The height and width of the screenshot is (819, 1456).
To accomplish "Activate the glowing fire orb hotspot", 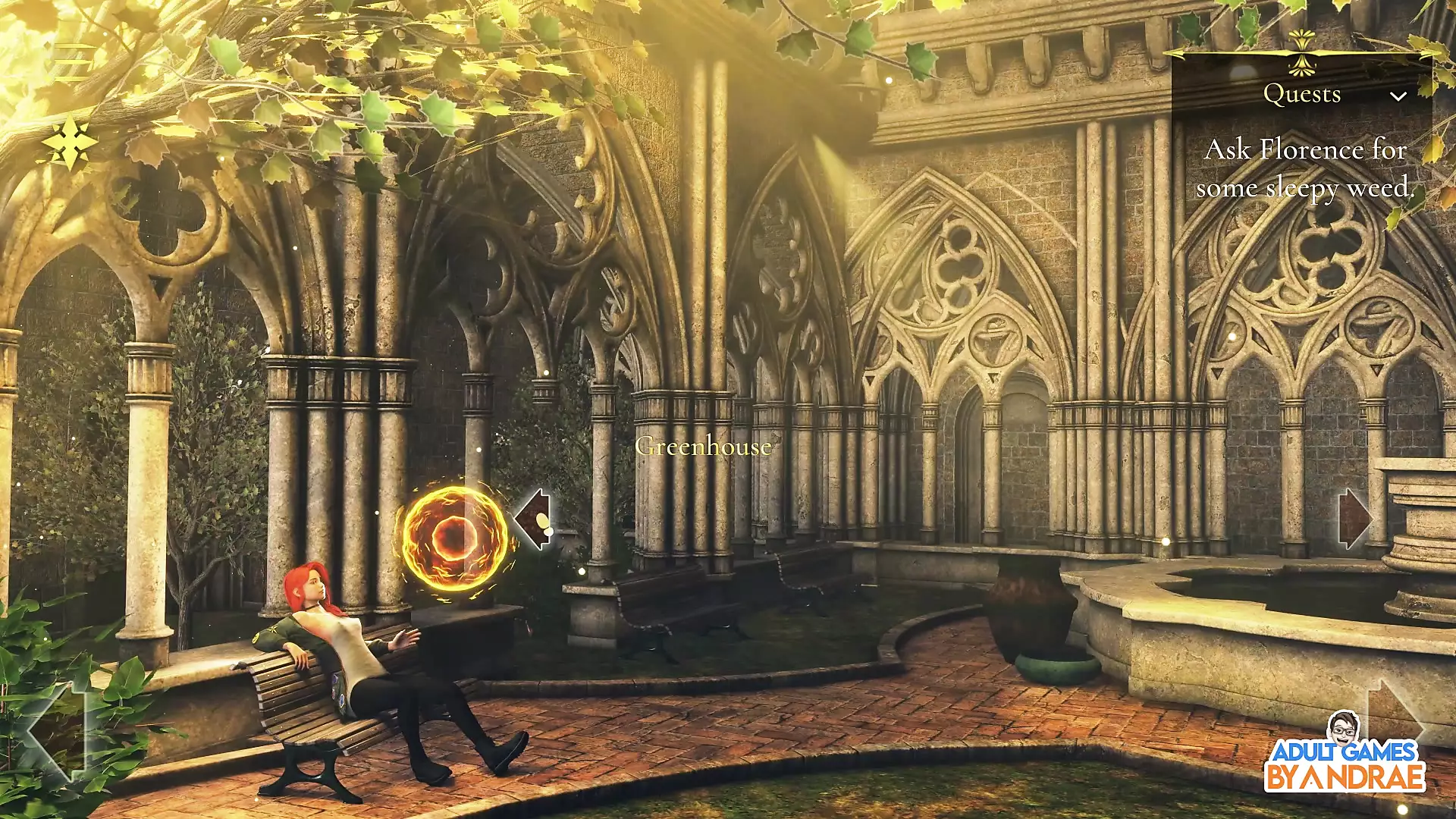I will (453, 537).
